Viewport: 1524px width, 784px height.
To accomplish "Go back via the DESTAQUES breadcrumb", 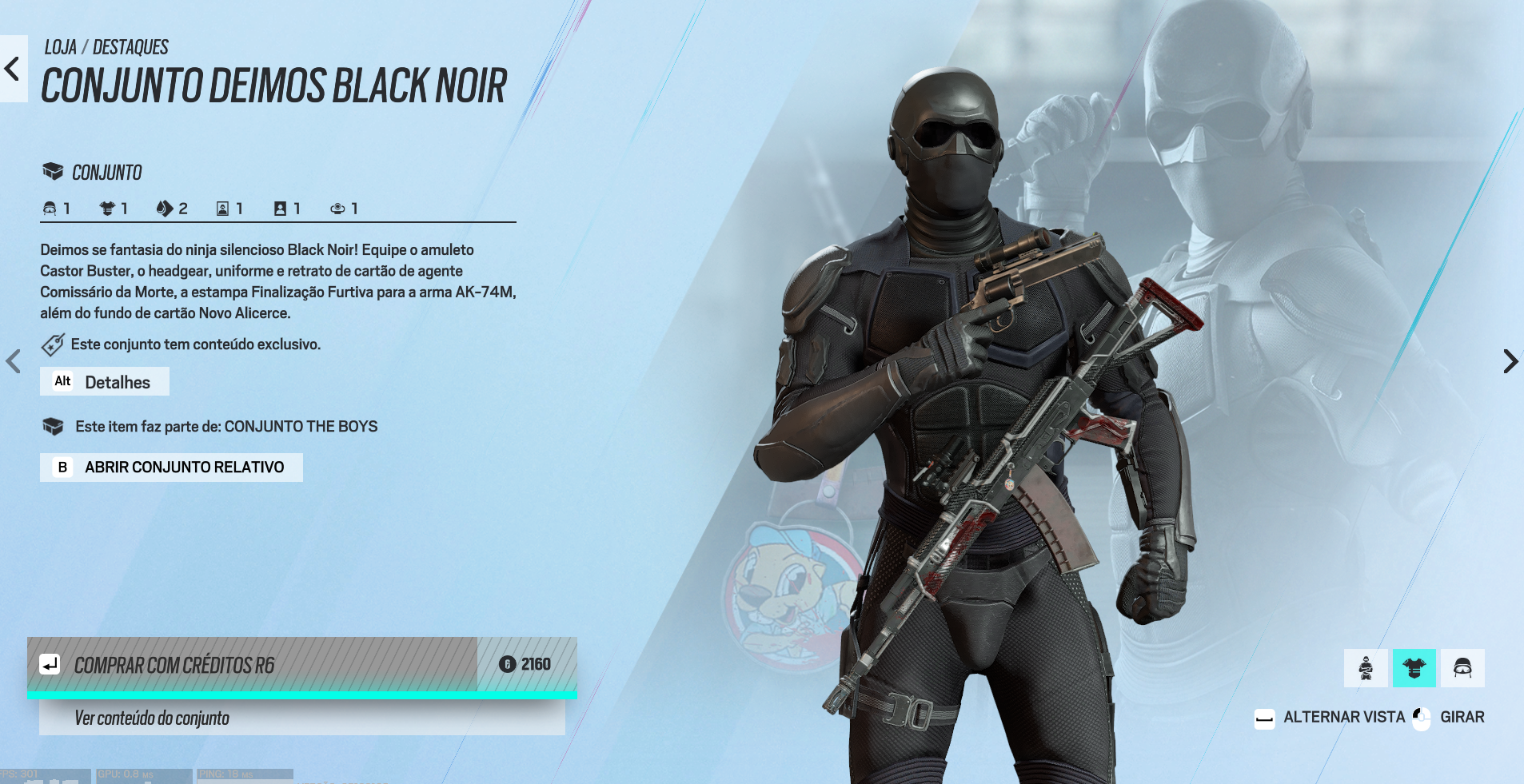I will pyautogui.click(x=131, y=46).
